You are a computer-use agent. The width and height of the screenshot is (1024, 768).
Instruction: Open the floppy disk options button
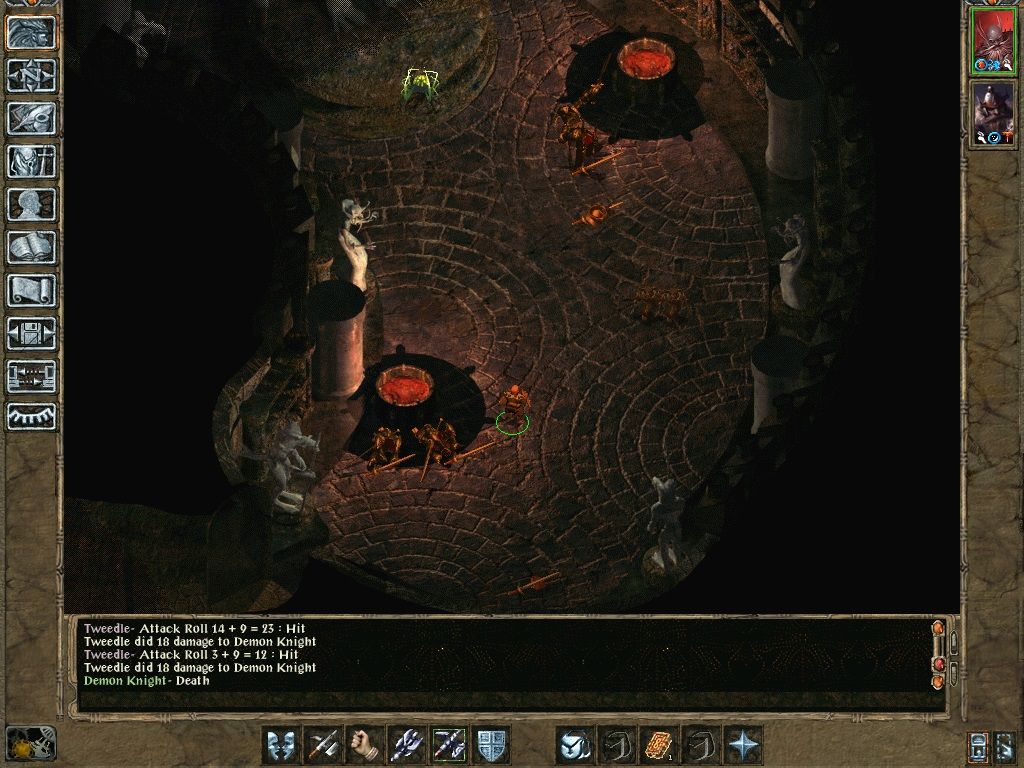(x=31, y=333)
